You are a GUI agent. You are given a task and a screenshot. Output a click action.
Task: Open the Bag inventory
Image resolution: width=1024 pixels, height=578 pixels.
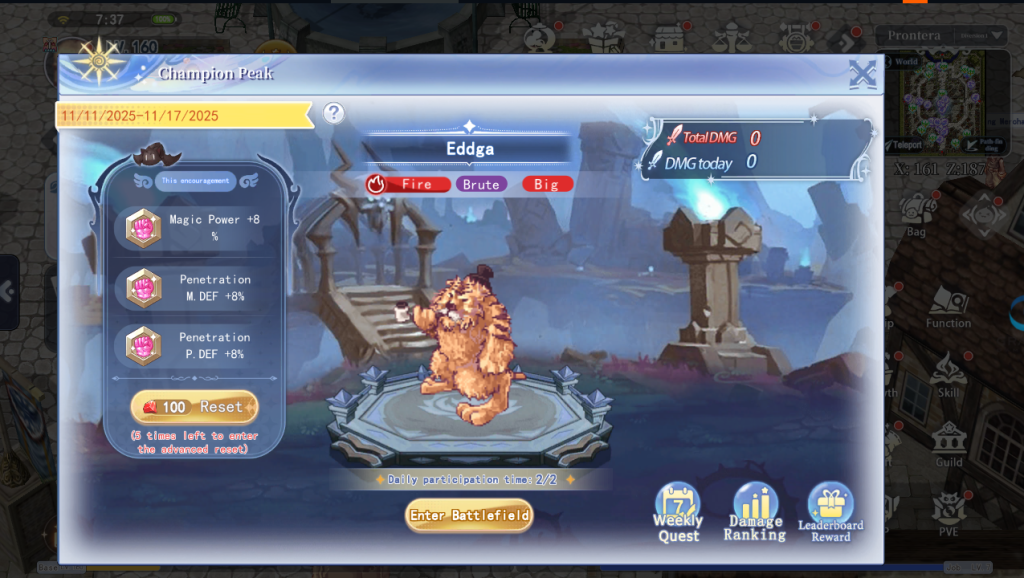click(x=915, y=214)
